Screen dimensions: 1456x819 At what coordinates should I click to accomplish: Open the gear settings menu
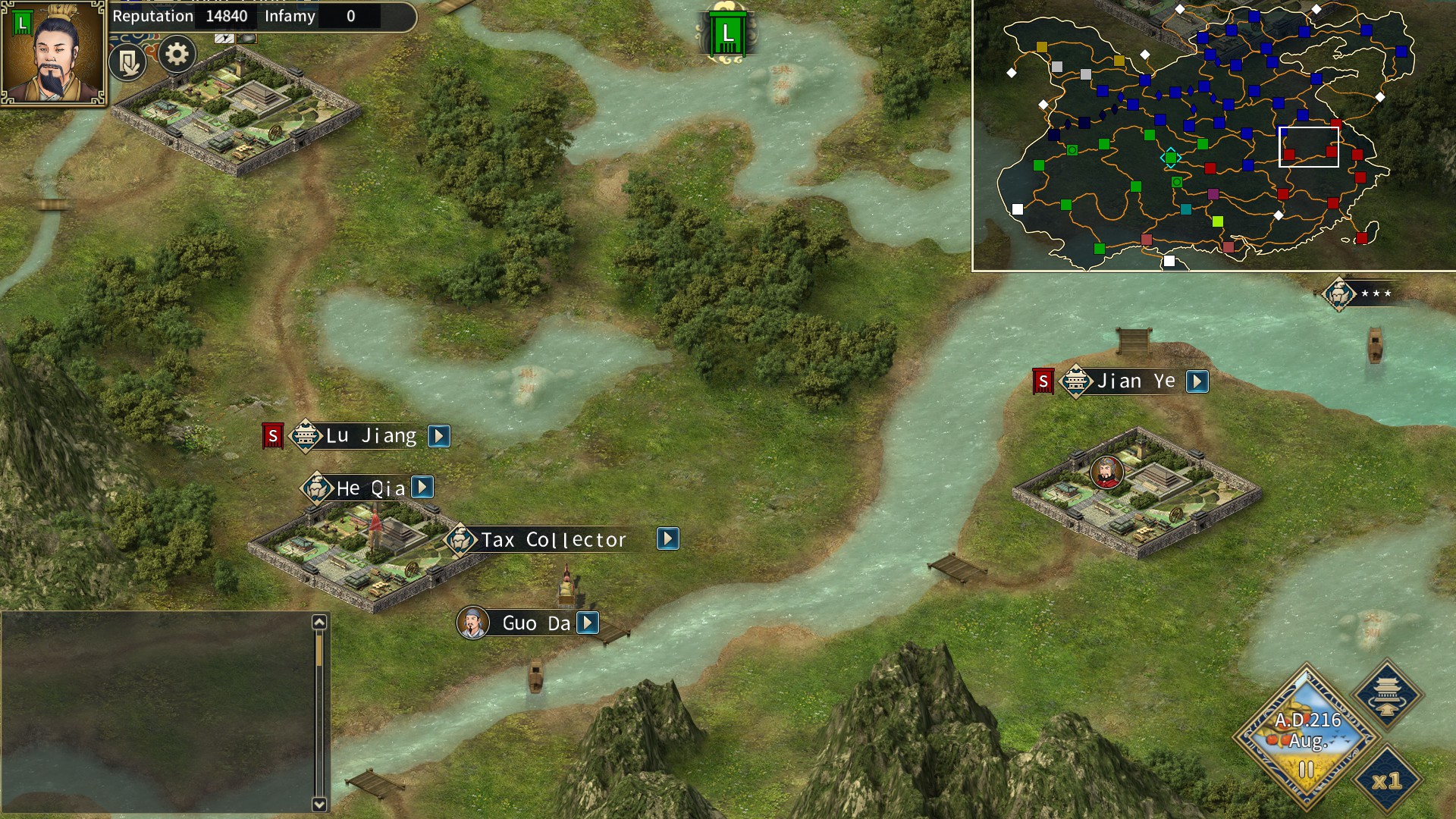pos(177,55)
